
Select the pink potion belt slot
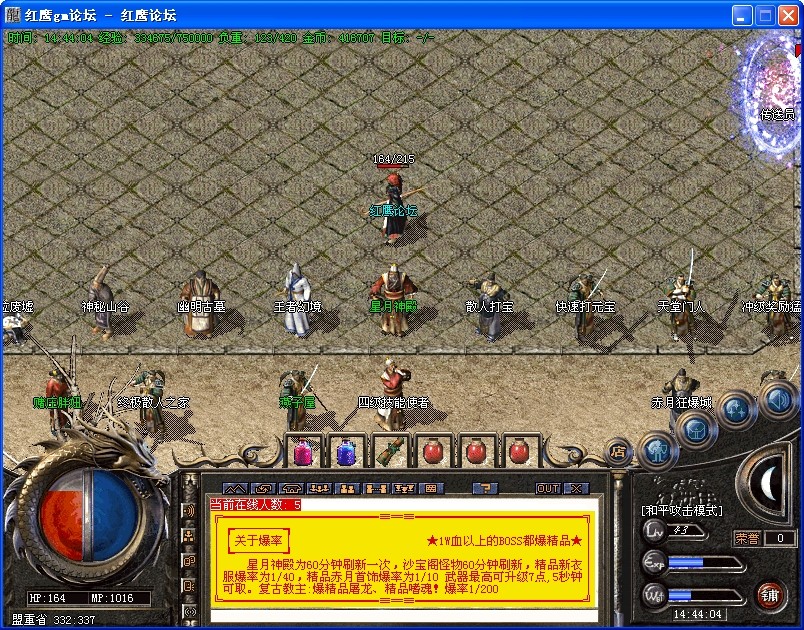click(303, 452)
